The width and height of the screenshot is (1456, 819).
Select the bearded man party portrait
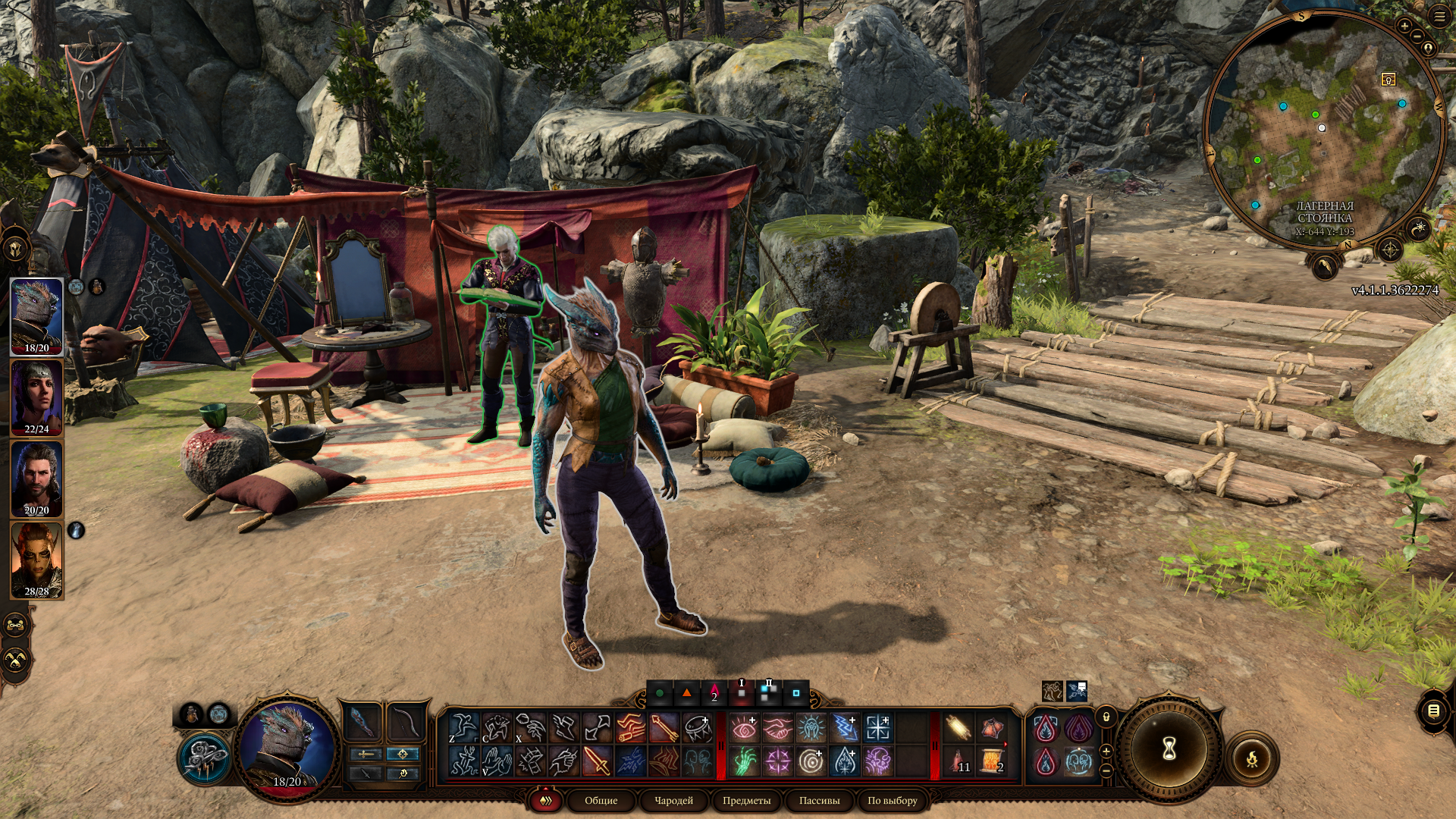coord(36,478)
